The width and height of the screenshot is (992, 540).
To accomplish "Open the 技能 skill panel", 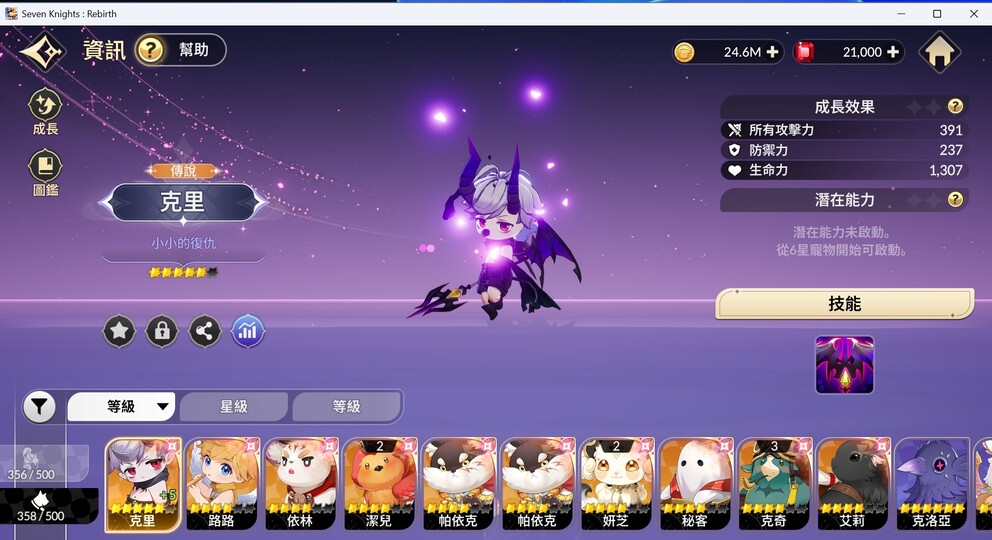I will pos(844,304).
